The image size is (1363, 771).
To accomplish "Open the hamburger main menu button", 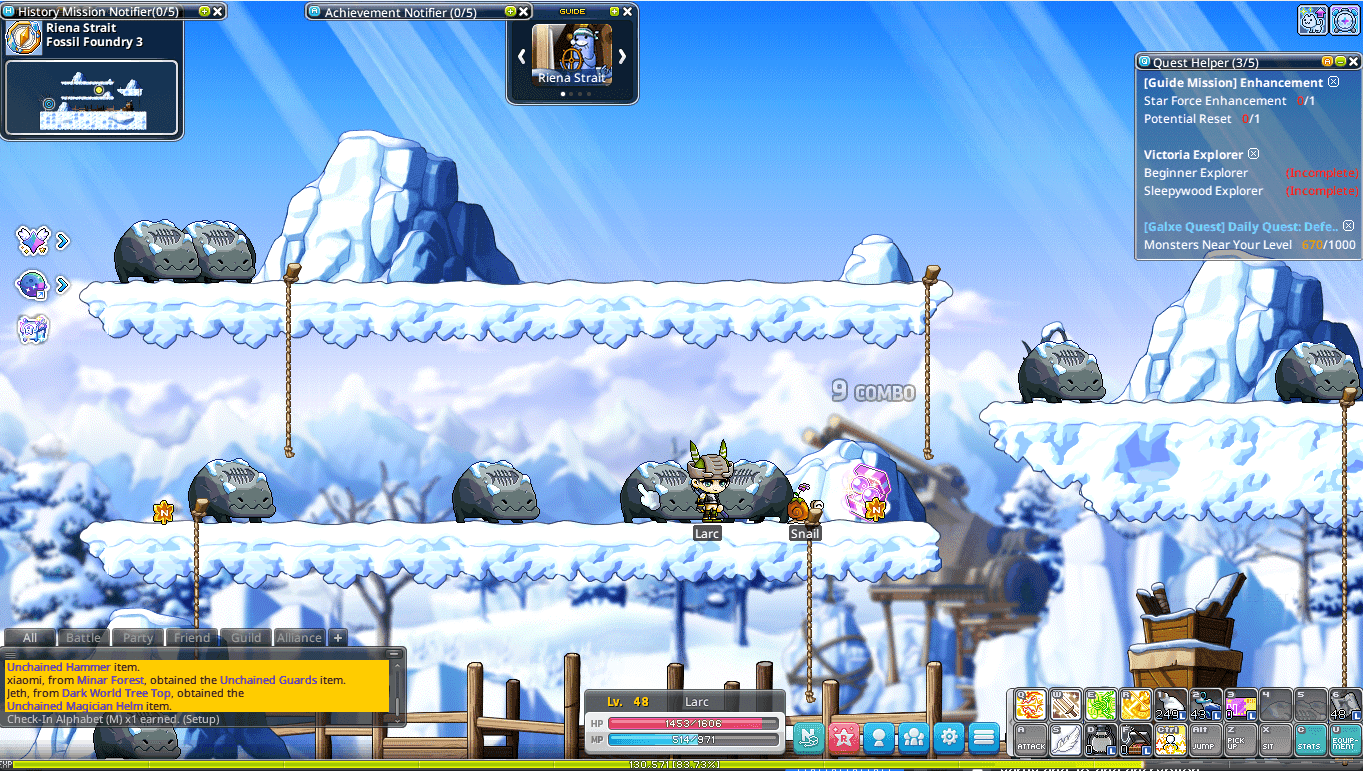I will tap(984, 738).
